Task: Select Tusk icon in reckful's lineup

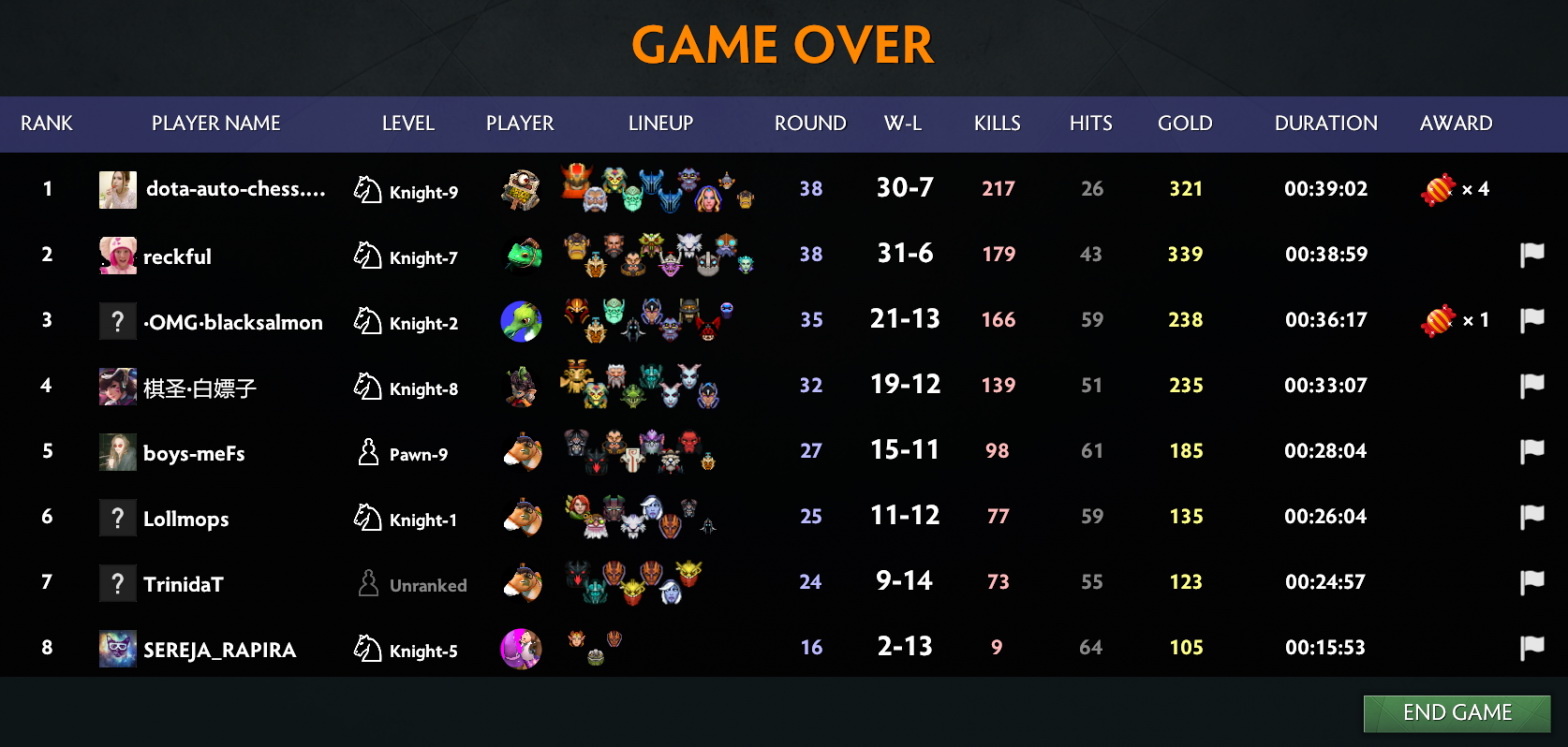Action: (x=690, y=242)
